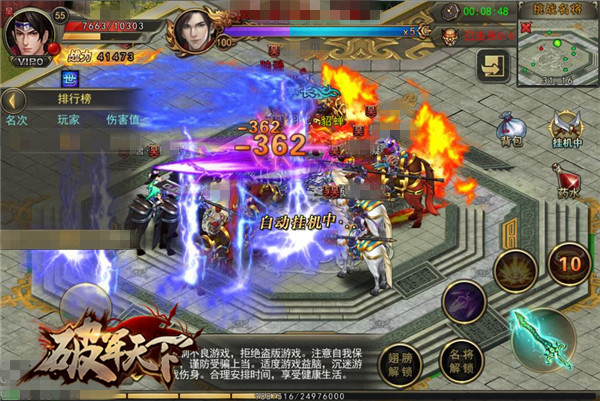
Task: Collapse the 排行榜 ranking panel arrow
Action: [x=13, y=100]
